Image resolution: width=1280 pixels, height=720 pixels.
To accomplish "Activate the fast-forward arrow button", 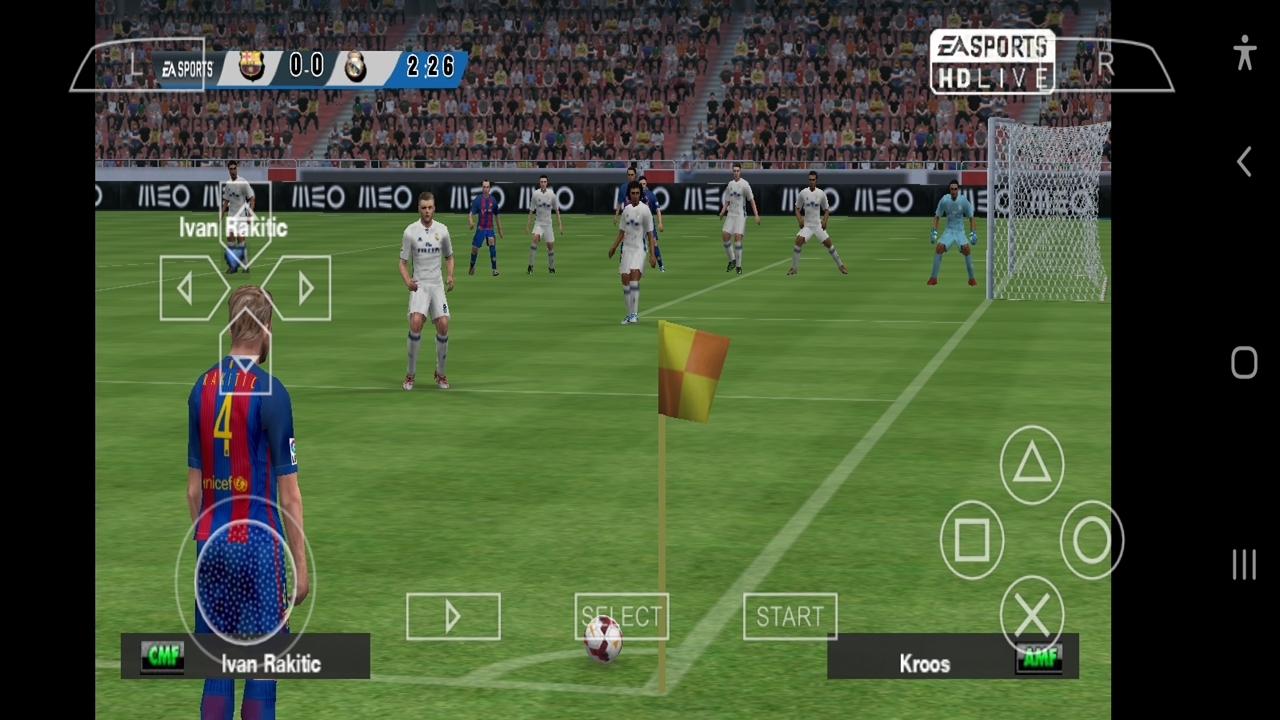I will click(x=453, y=616).
